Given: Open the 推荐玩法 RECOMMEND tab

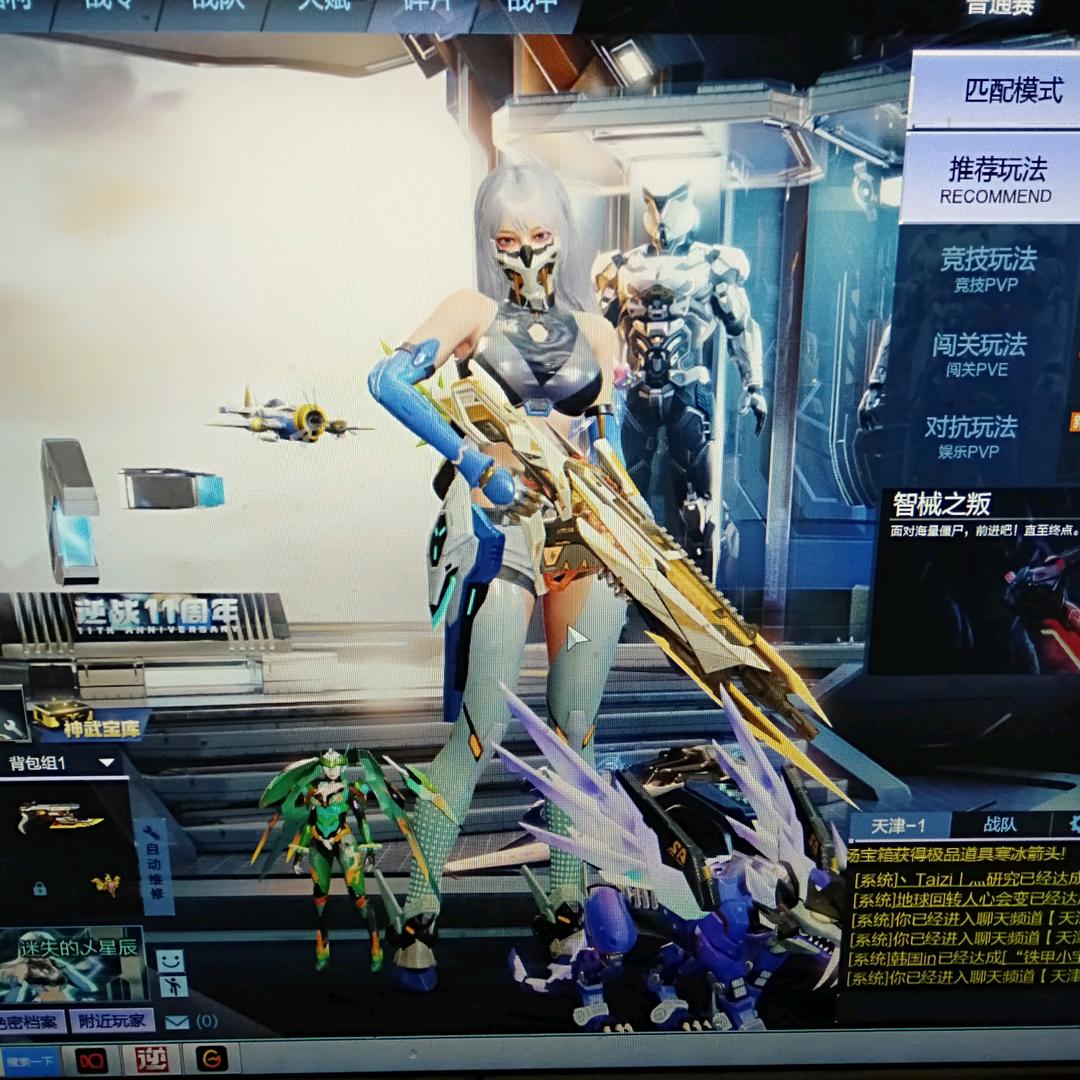Looking at the screenshot, I should (994, 179).
